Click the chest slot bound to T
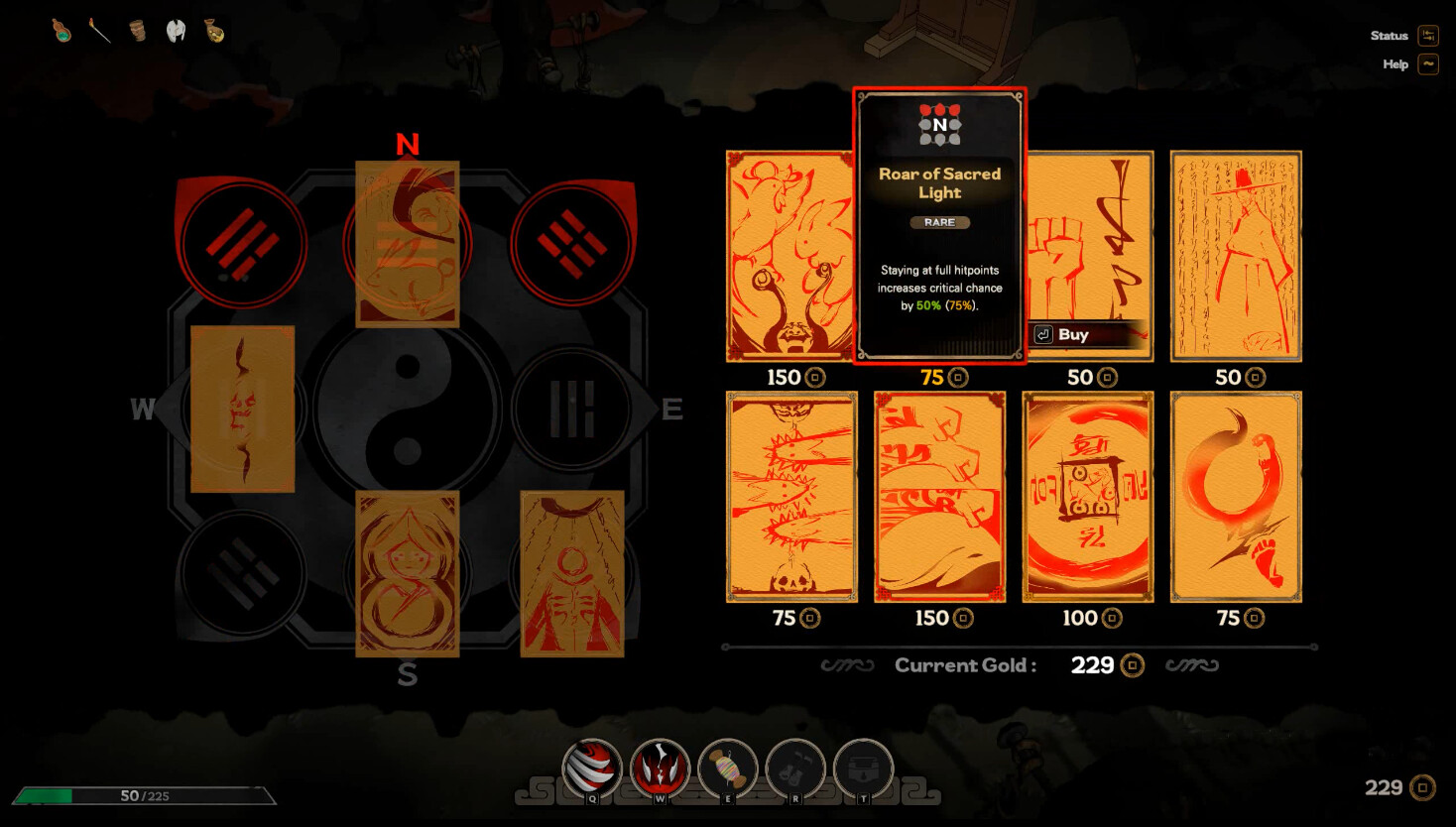Viewport: 1456px width, 827px height. click(863, 768)
